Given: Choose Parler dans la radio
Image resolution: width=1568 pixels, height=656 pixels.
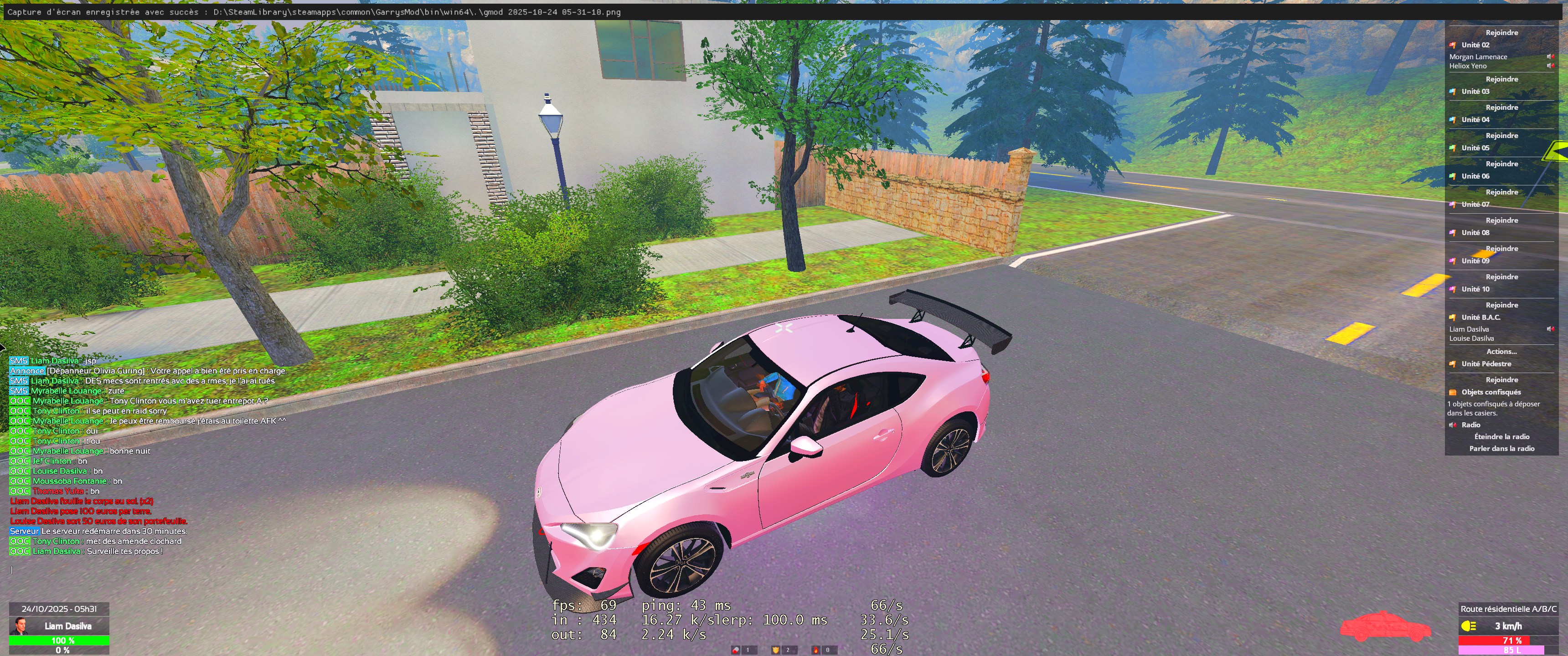Looking at the screenshot, I should (x=1501, y=449).
